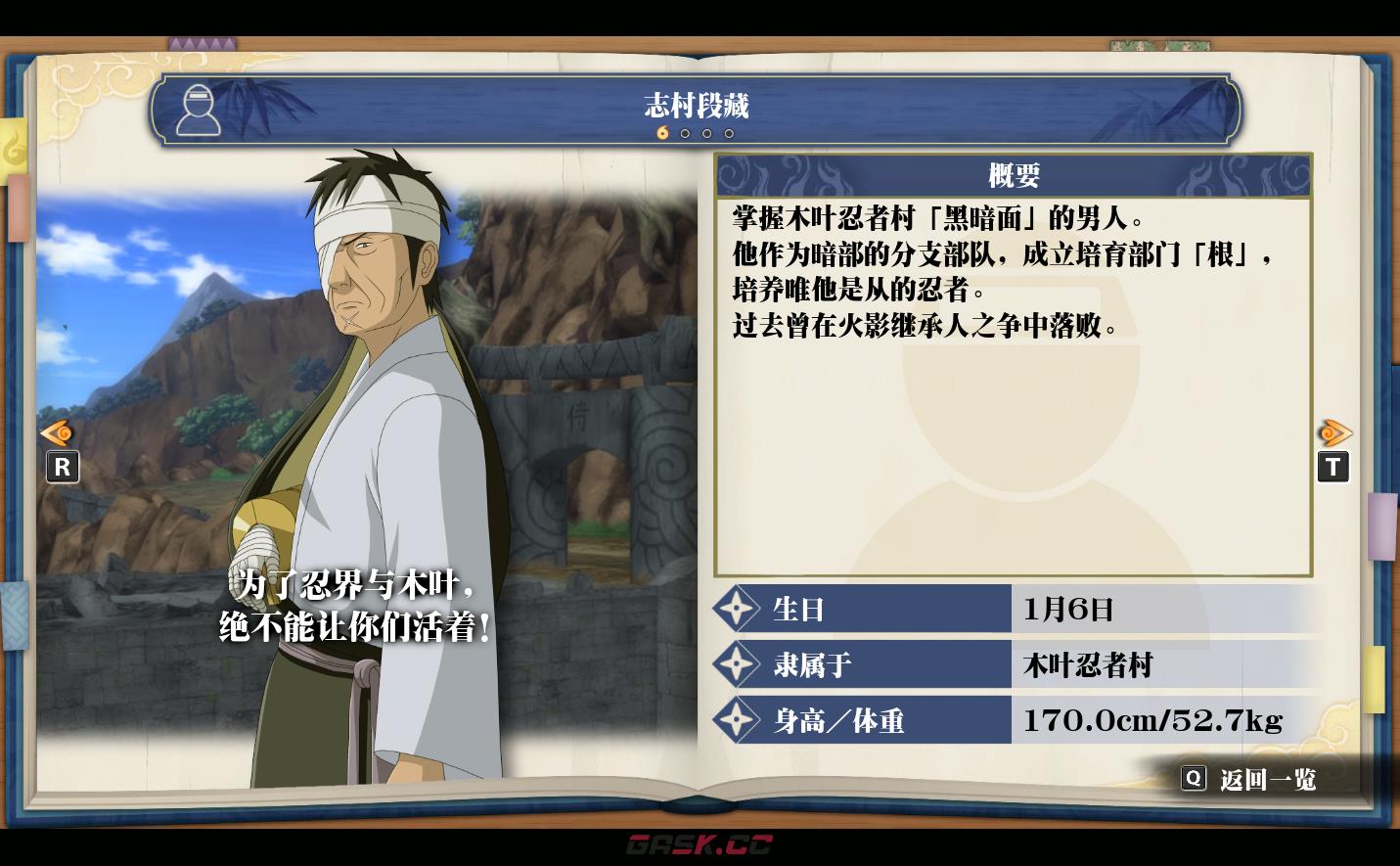Select the orange left arrow to view previous character
The width and height of the screenshot is (1400, 866).
pyautogui.click(x=57, y=433)
